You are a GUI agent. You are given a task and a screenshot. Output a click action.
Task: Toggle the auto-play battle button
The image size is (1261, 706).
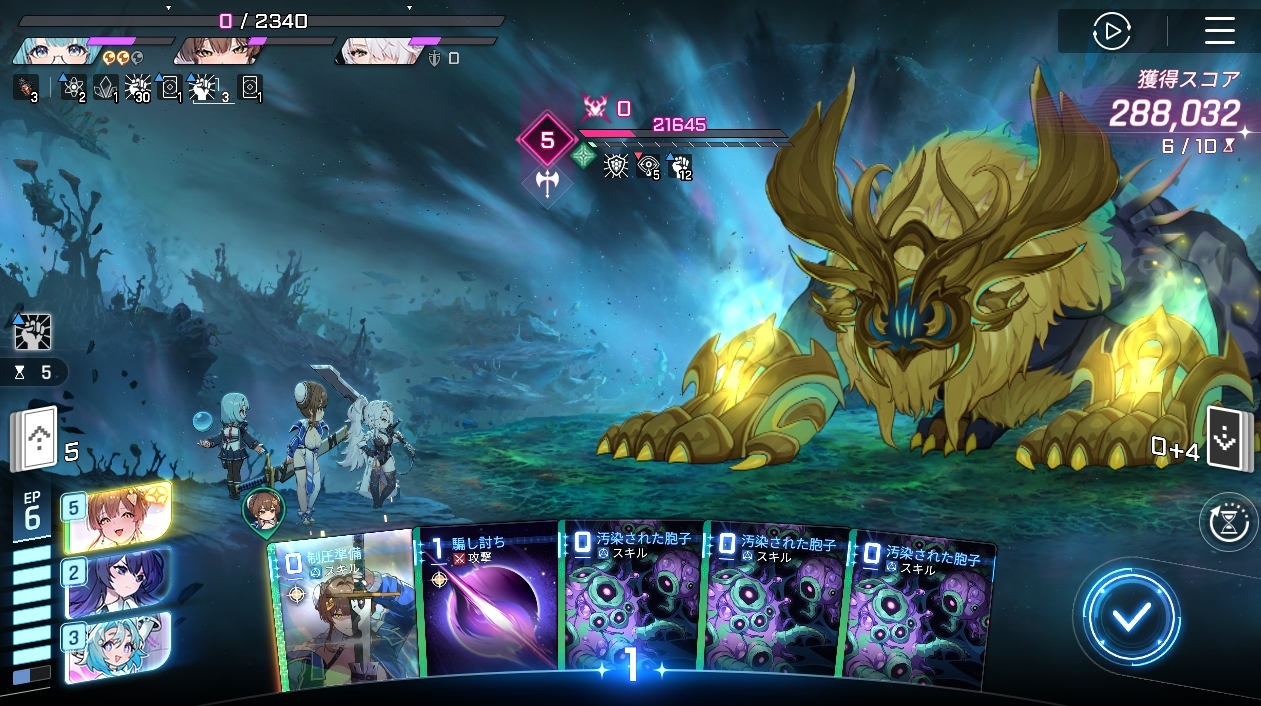[x=1111, y=31]
